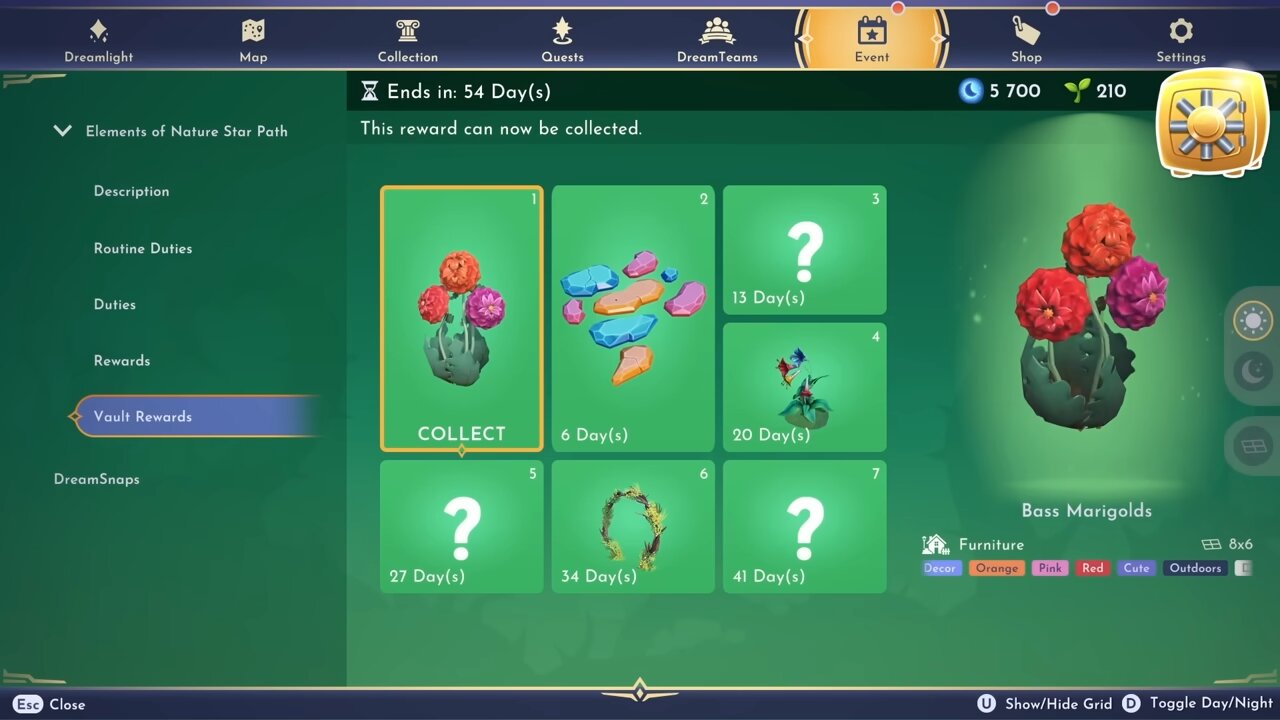Show the Star Path Description

click(131, 191)
